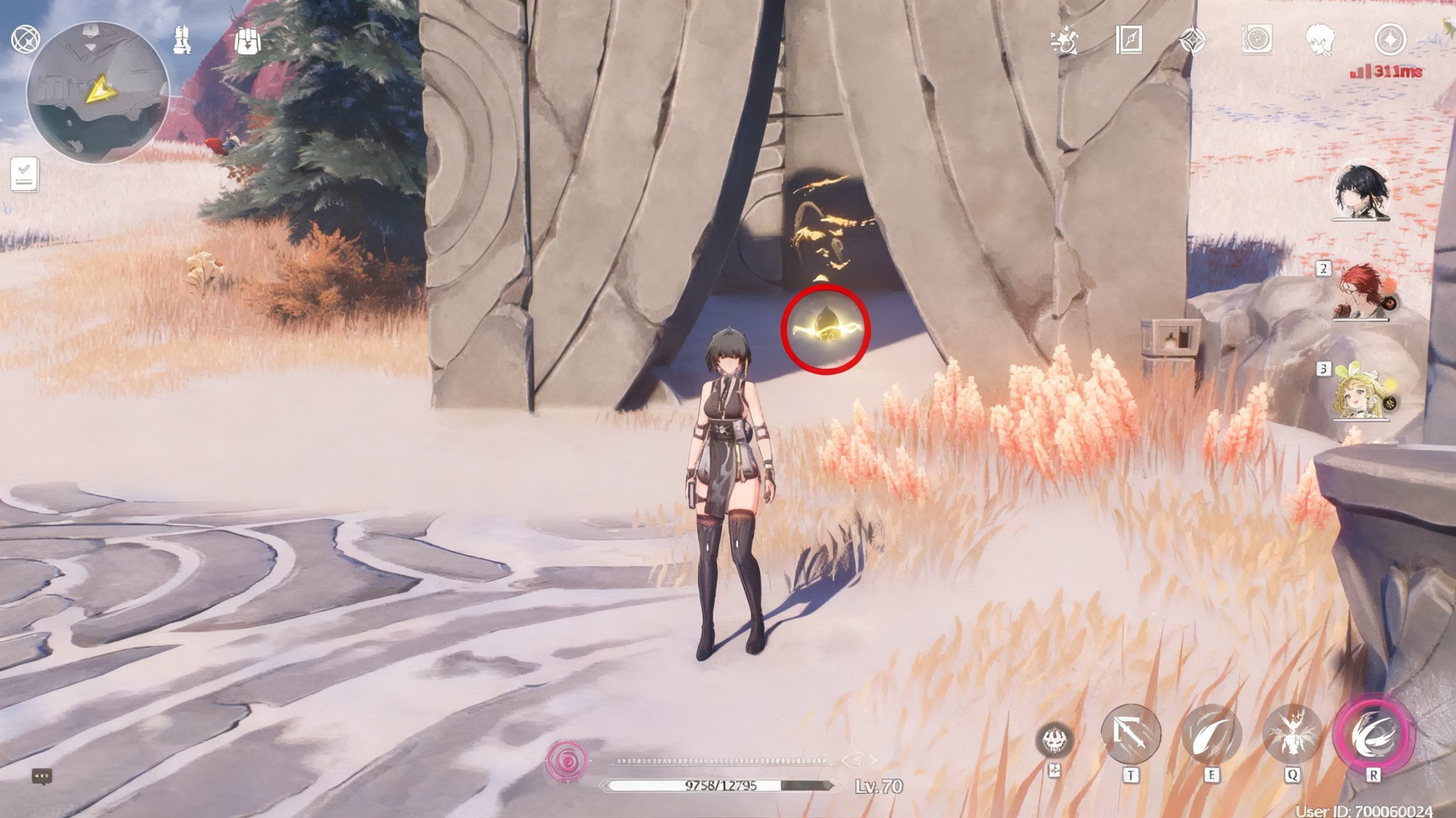Click the chess rook tower icon
Image resolution: width=1456 pixels, height=818 pixels.
[x=182, y=40]
